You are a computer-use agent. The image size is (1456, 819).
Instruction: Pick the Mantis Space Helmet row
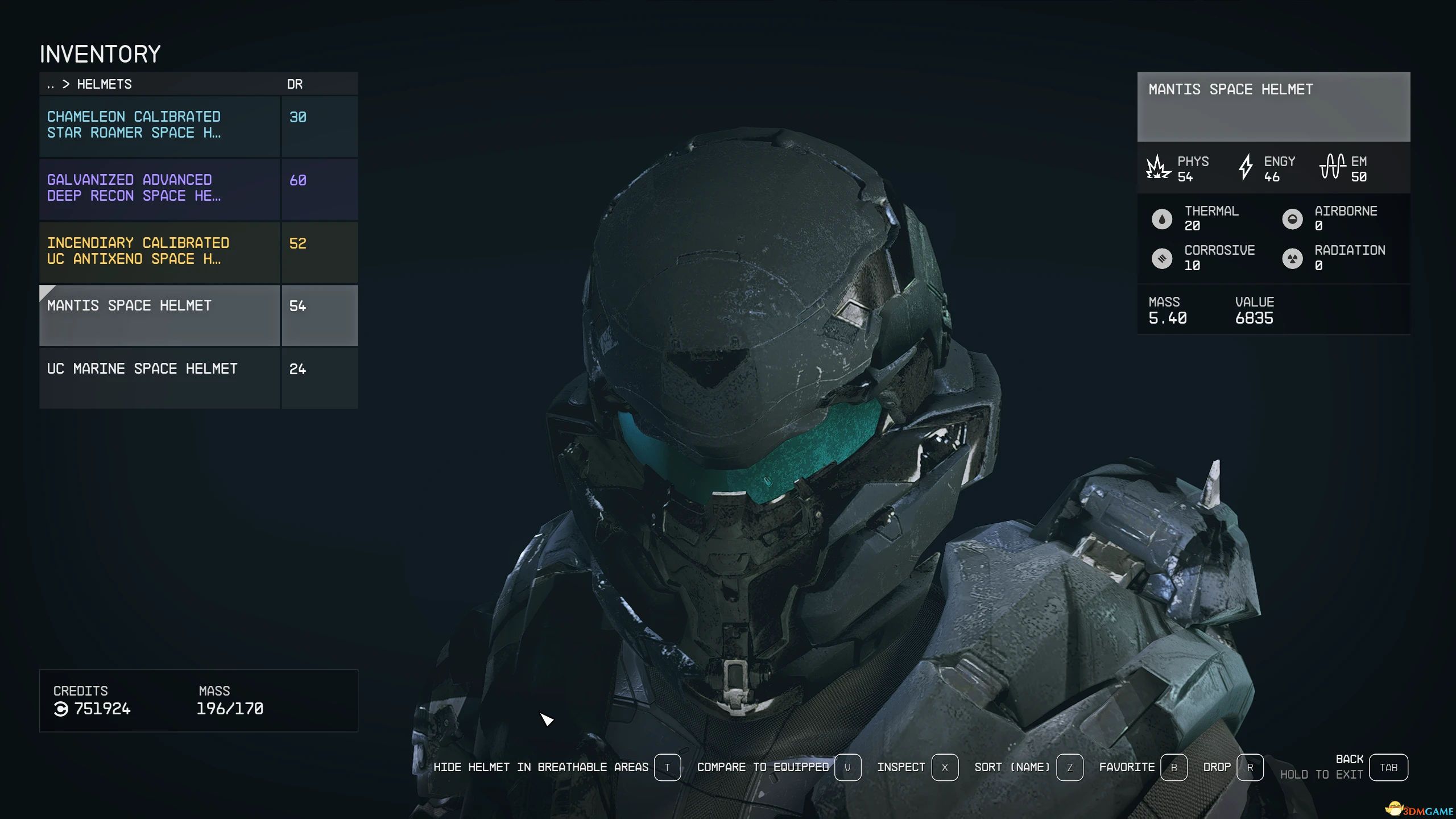tap(159, 315)
